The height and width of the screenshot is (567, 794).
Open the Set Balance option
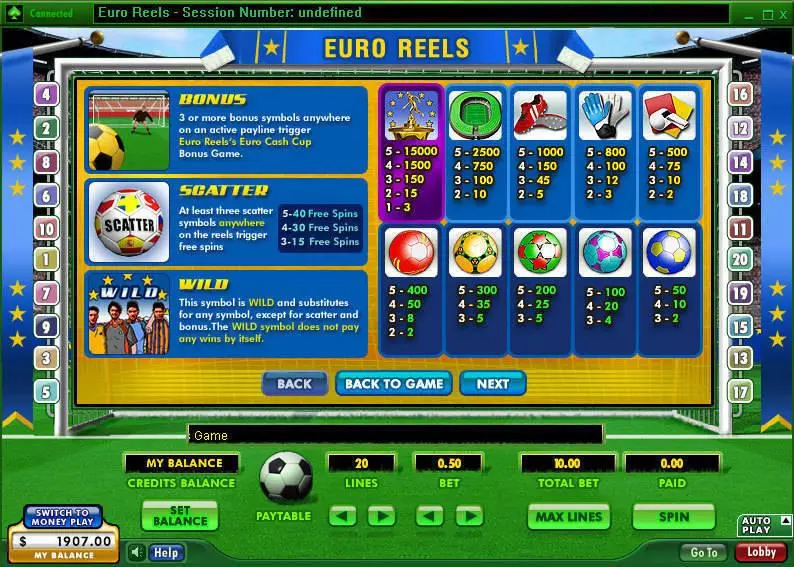pos(180,516)
